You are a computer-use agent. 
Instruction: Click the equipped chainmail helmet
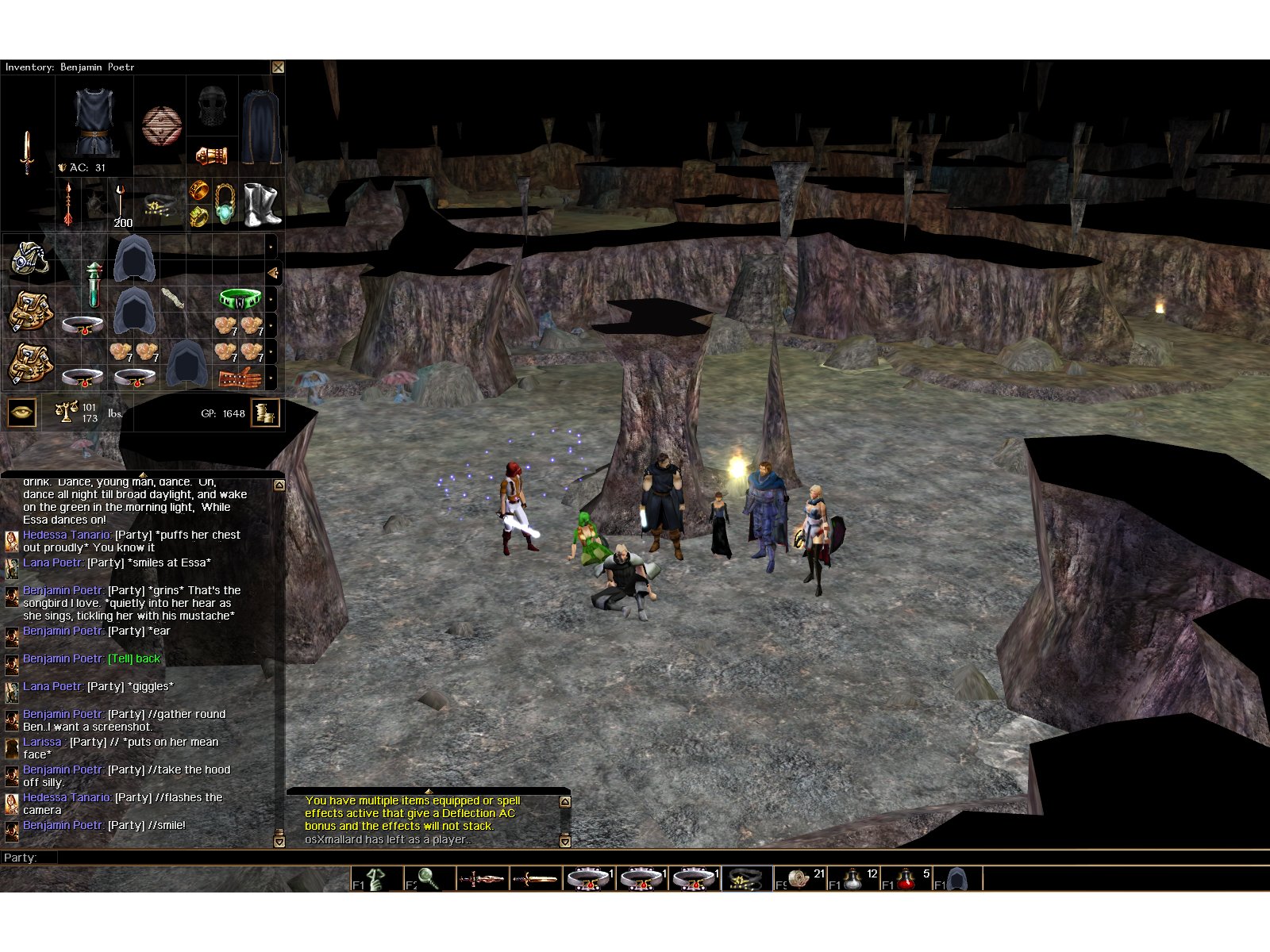pos(212,106)
